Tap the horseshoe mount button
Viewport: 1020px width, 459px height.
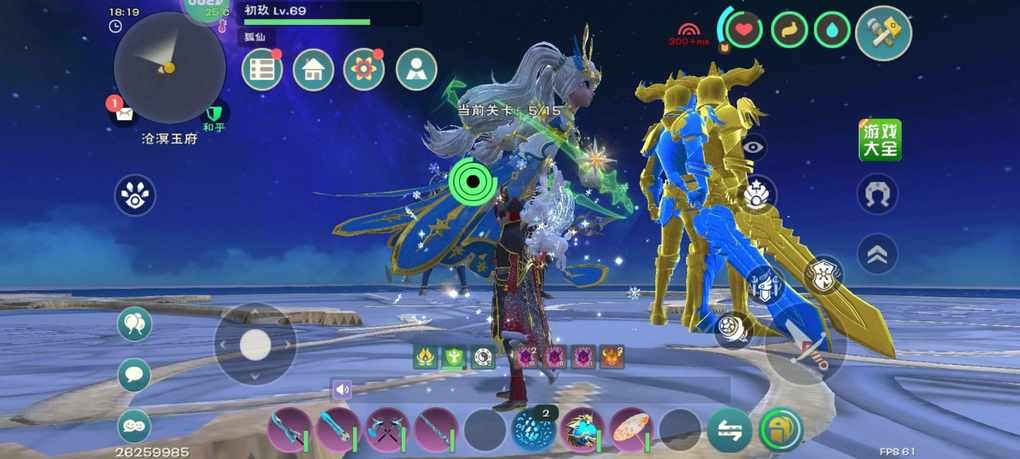pos(877,194)
